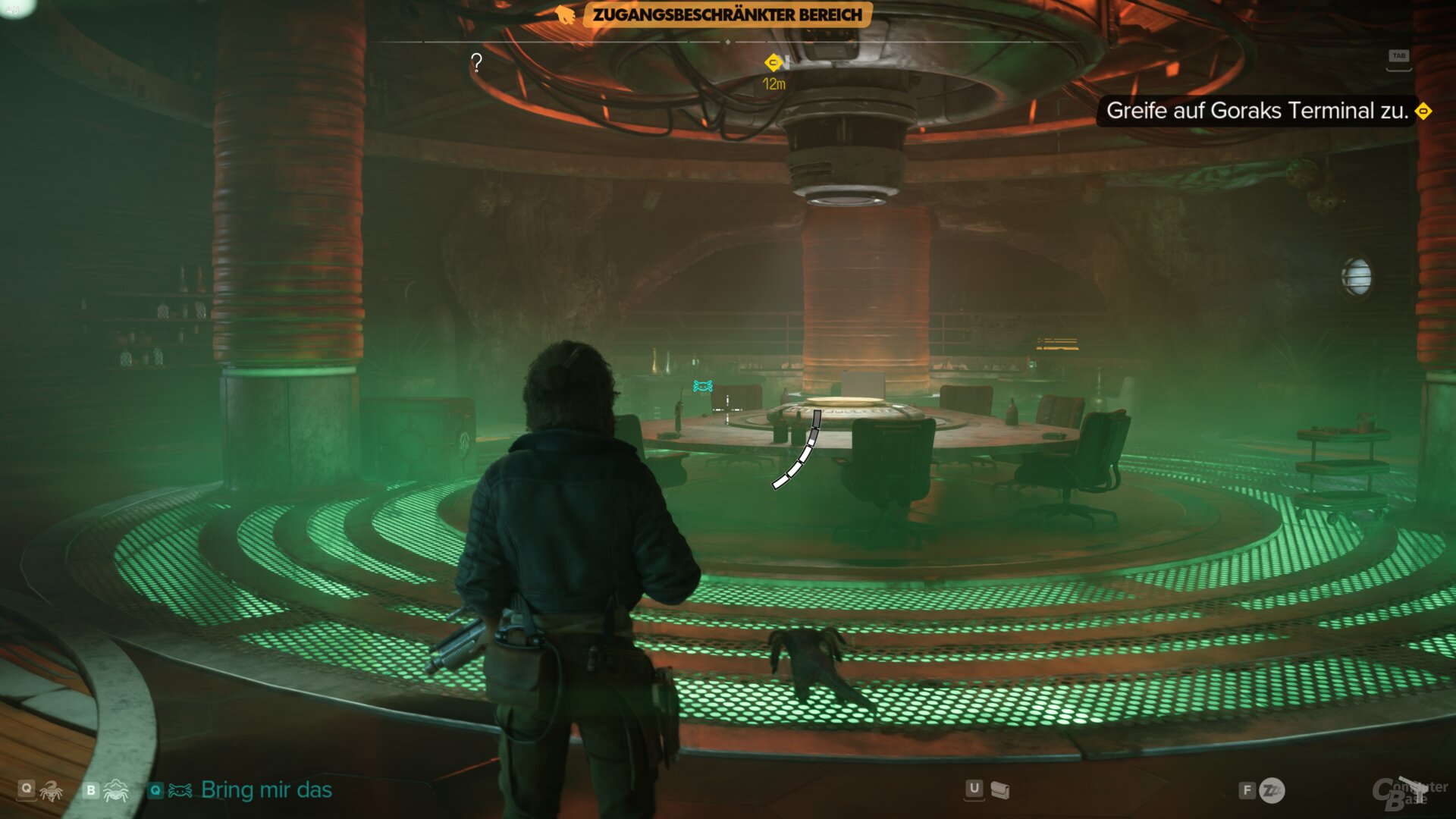This screenshot has width=1456, height=819.
Task: Toggle the Q key ability slot on the left
Action: [27, 790]
